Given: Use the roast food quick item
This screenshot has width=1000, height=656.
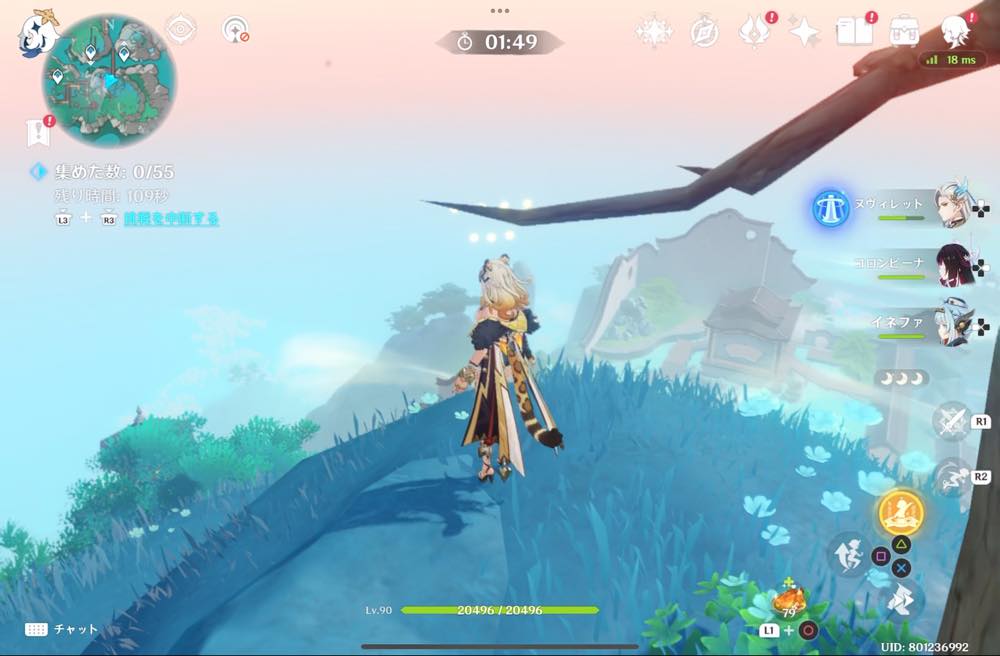Looking at the screenshot, I should [789, 603].
